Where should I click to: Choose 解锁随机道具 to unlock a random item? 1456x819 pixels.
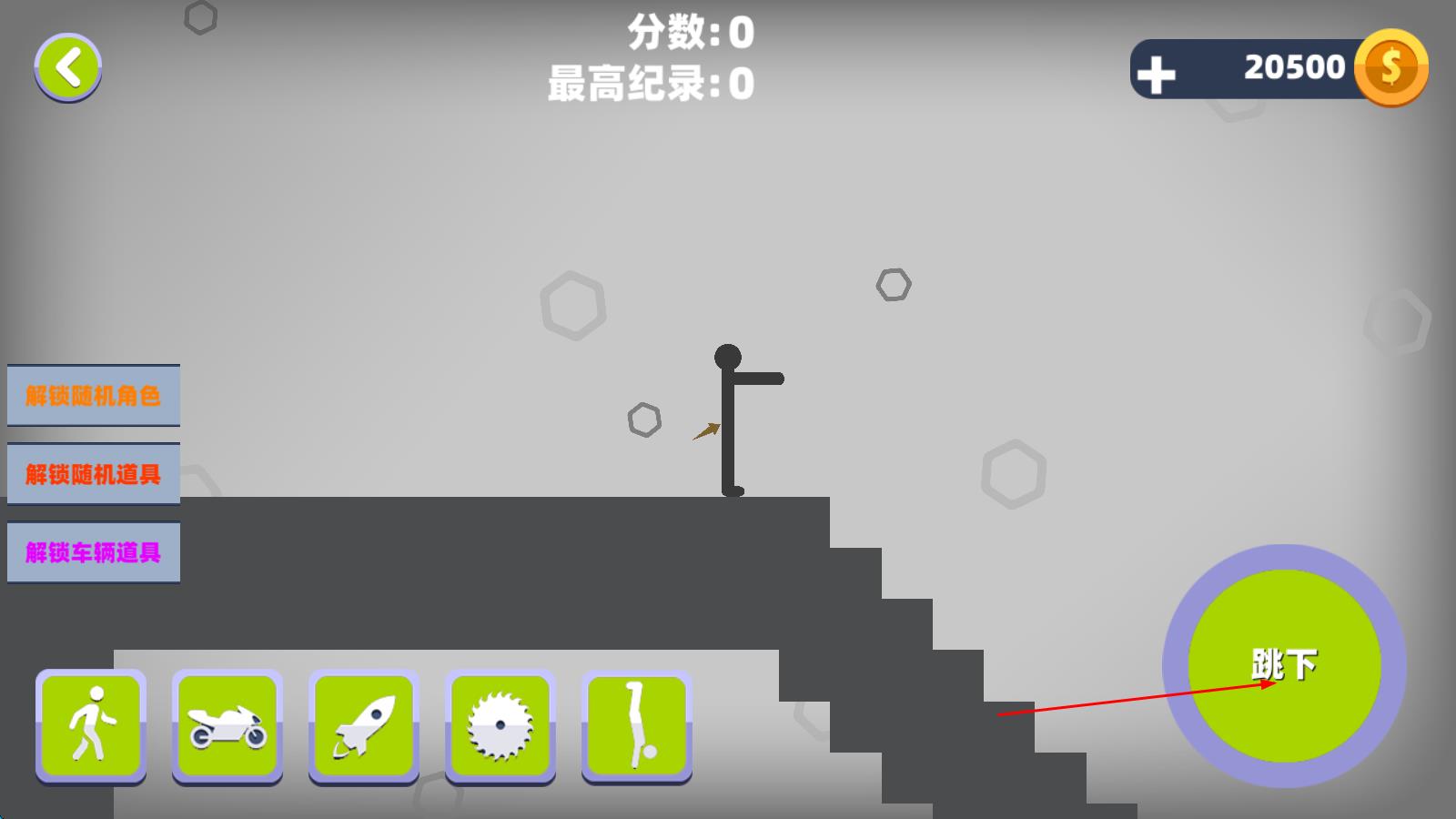[x=93, y=474]
